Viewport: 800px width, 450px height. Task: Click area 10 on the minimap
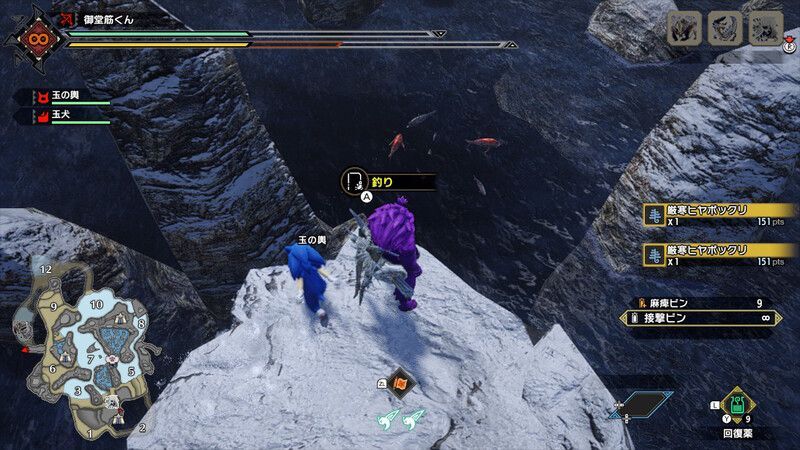pos(96,304)
